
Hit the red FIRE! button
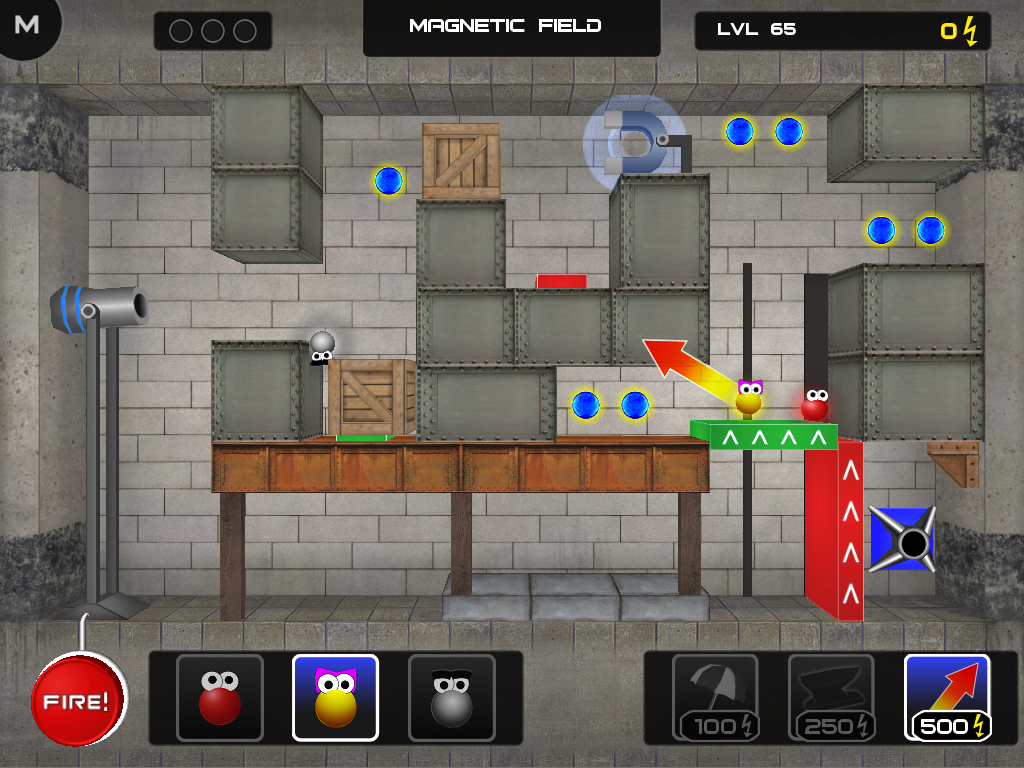point(79,700)
